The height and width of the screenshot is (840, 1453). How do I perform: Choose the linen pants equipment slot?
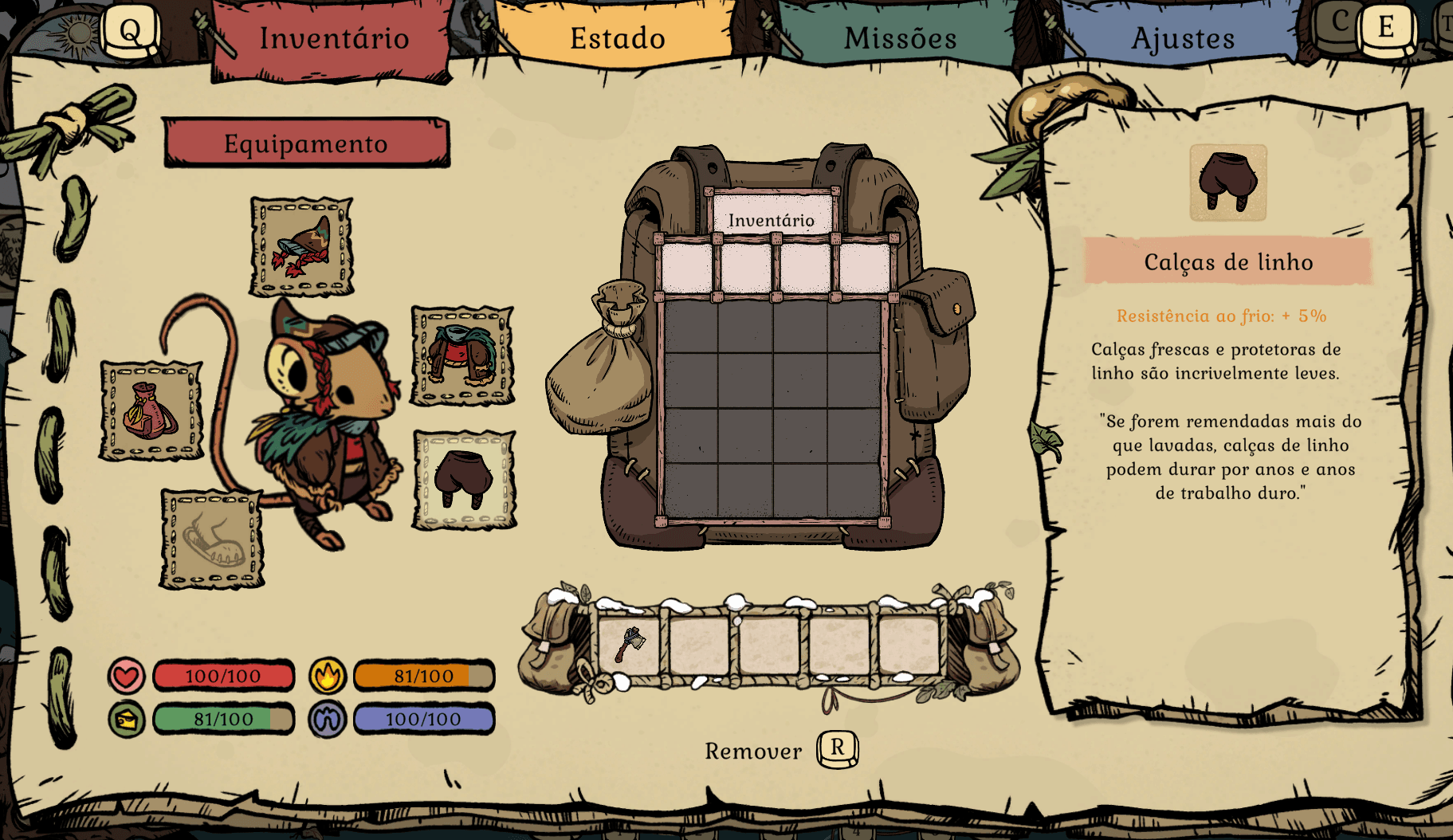coord(464,480)
